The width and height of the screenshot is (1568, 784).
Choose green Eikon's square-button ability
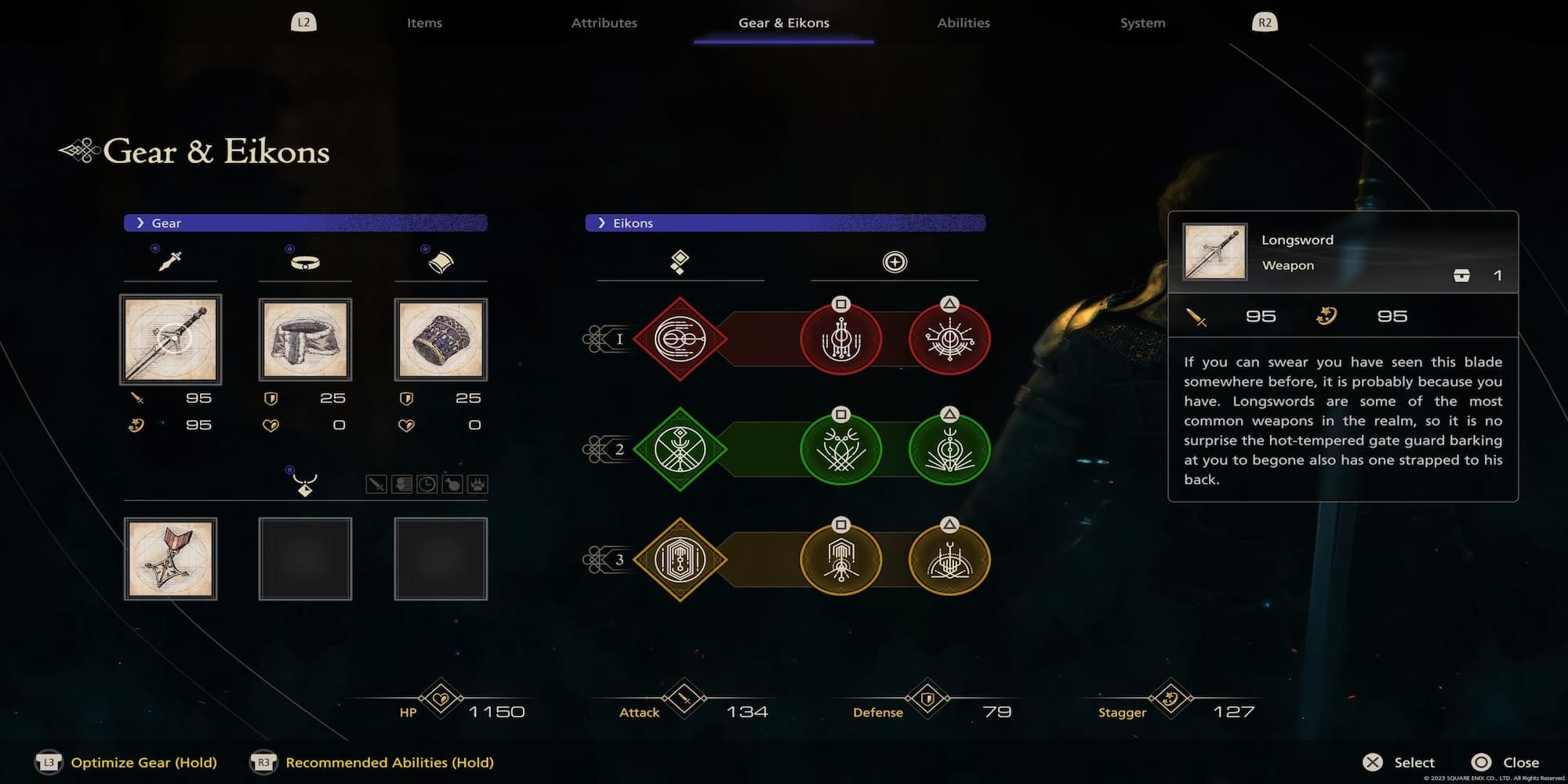(840, 449)
